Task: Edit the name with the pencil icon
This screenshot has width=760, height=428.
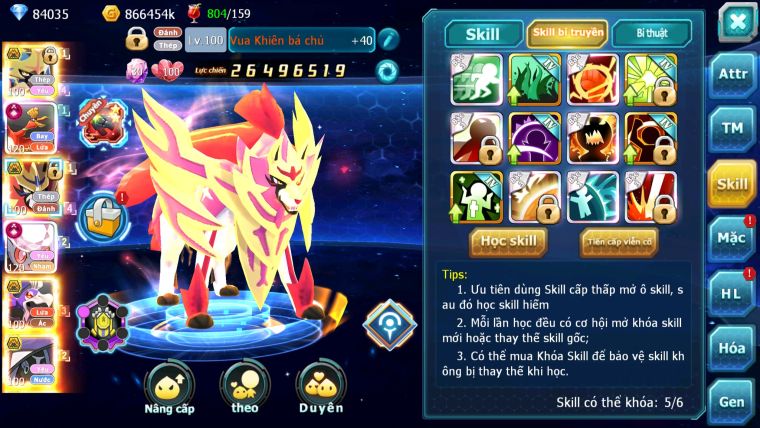Action: click(x=388, y=40)
